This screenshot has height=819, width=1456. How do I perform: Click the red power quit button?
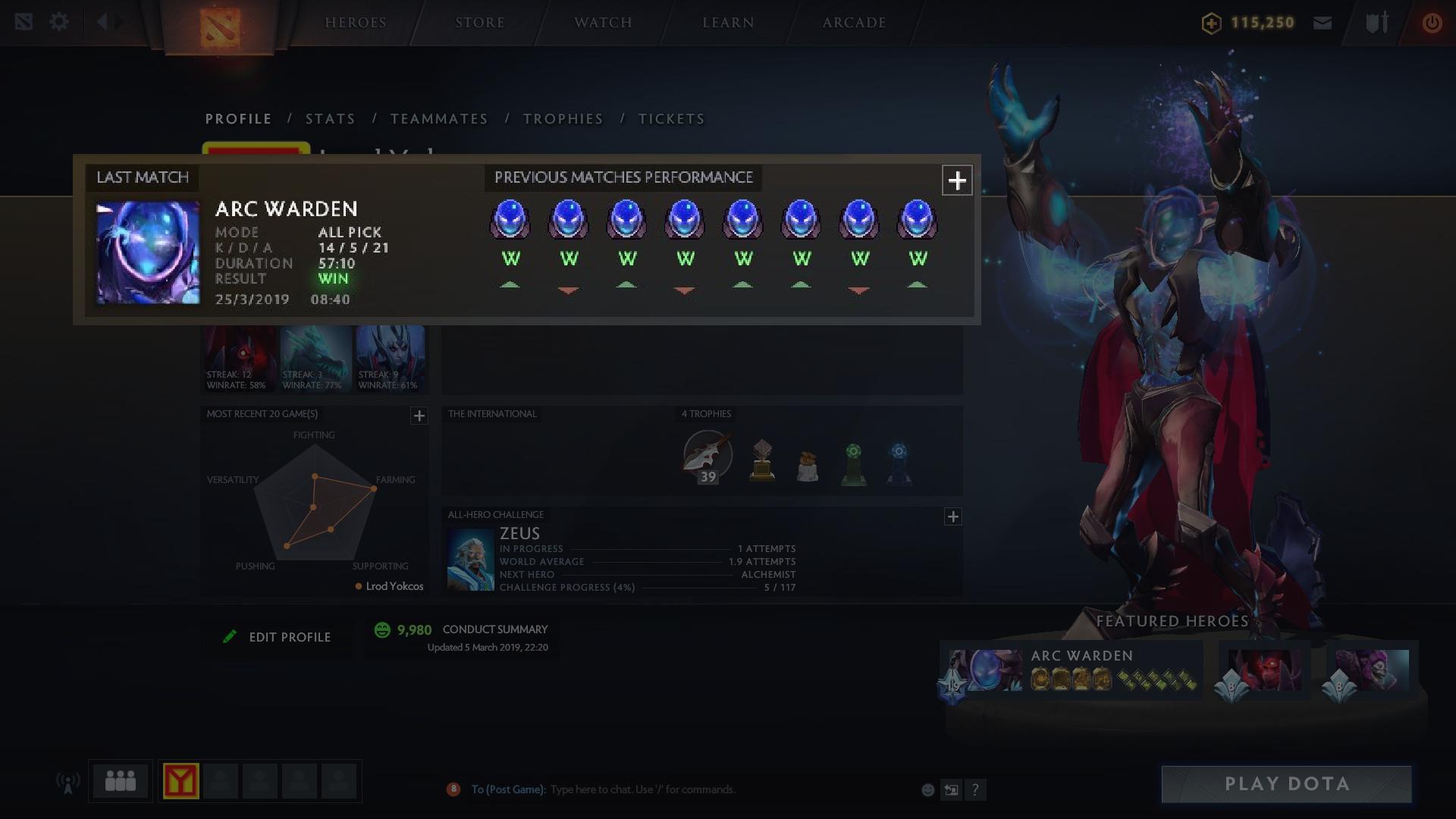click(1432, 23)
